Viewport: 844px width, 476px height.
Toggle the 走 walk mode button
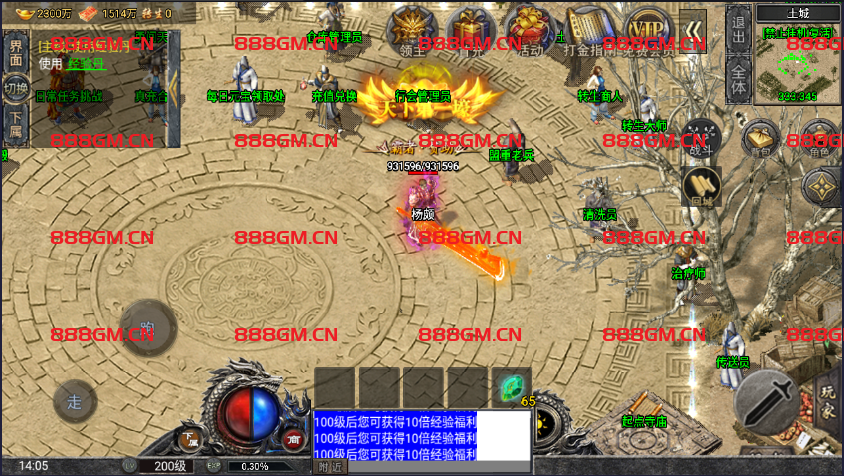coord(74,402)
